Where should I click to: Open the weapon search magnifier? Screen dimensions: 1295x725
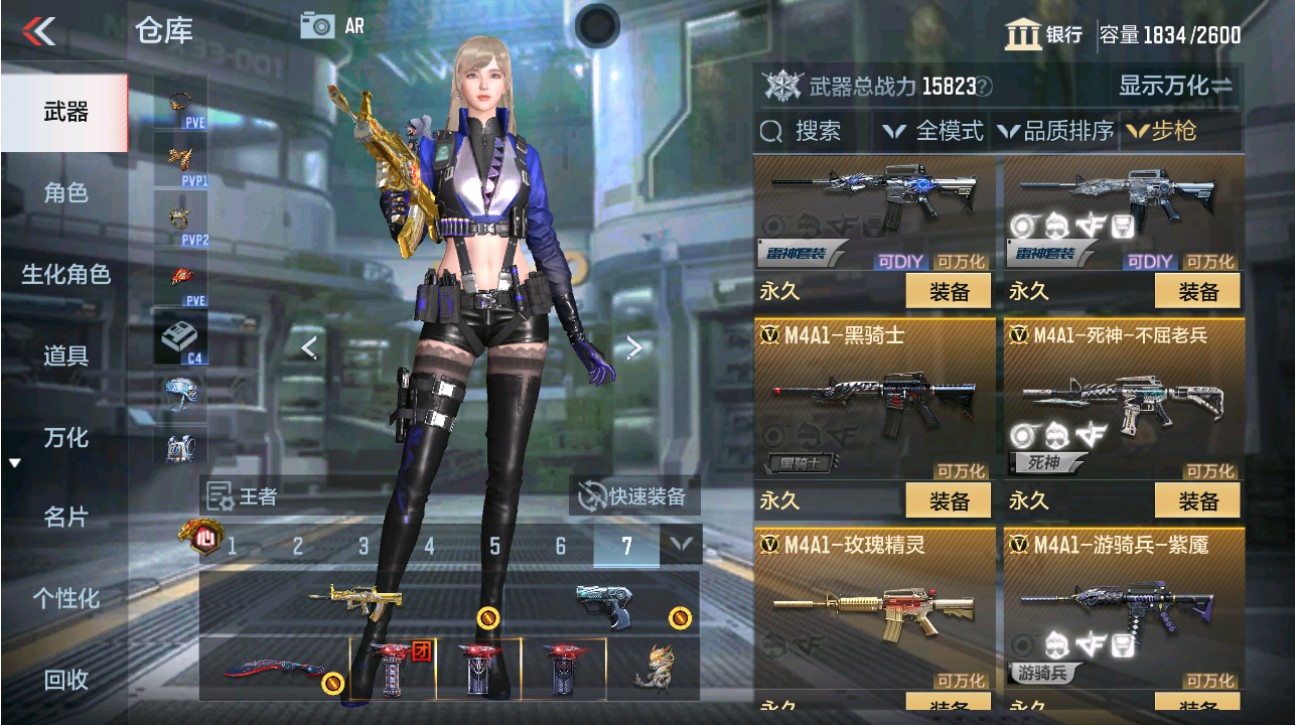pyautogui.click(x=769, y=130)
